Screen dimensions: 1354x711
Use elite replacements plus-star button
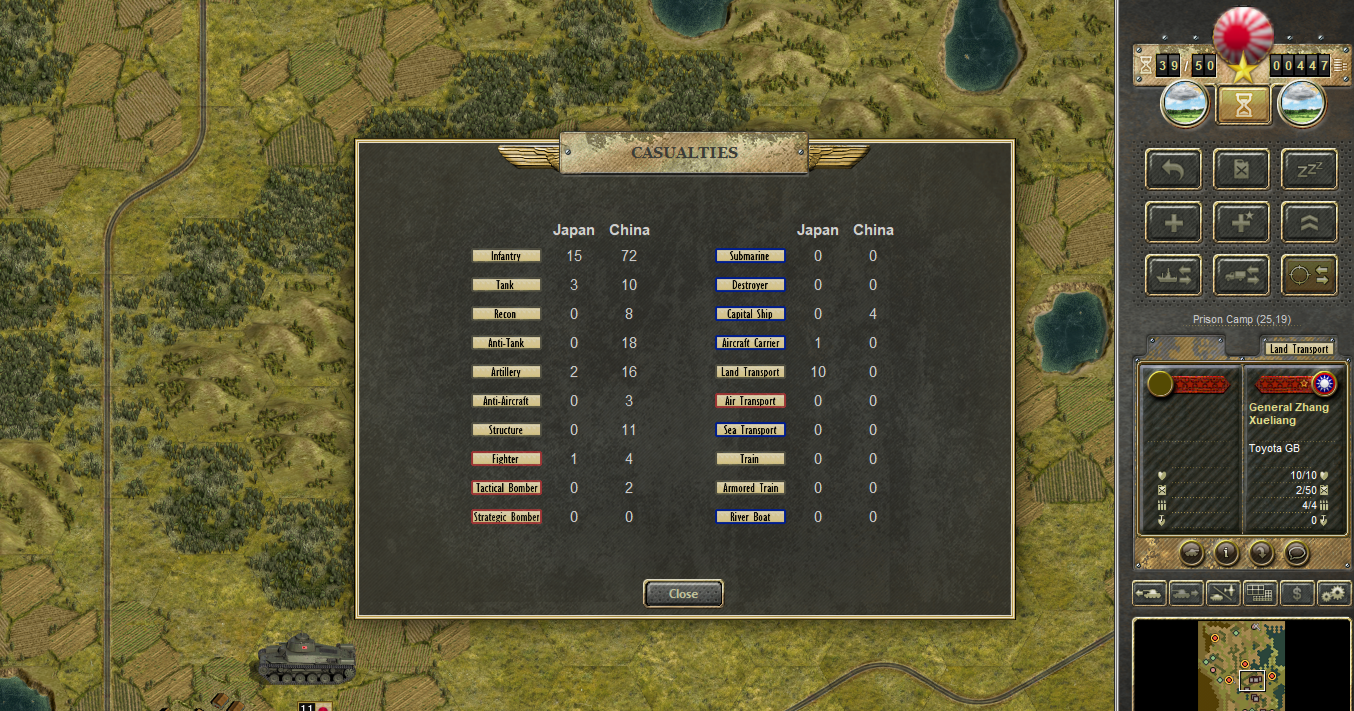[1241, 222]
